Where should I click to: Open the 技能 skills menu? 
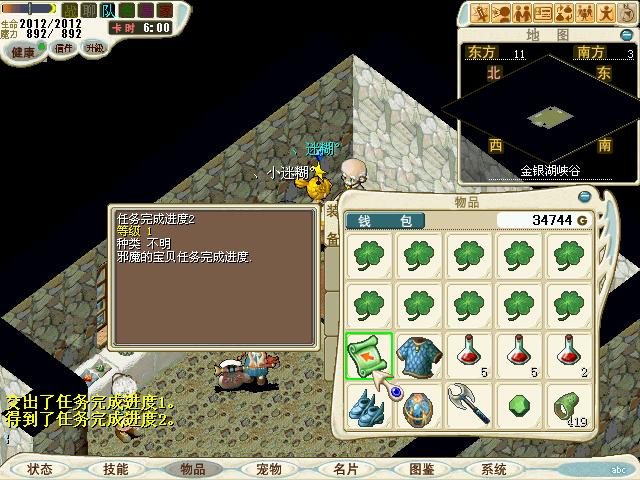pos(115,468)
